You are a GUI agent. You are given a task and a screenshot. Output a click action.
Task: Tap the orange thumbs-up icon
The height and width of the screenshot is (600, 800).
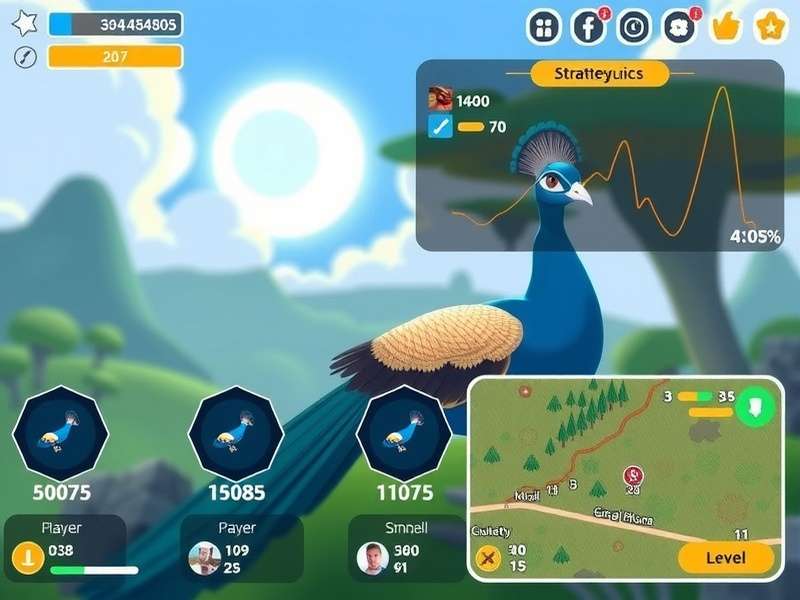click(725, 27)
